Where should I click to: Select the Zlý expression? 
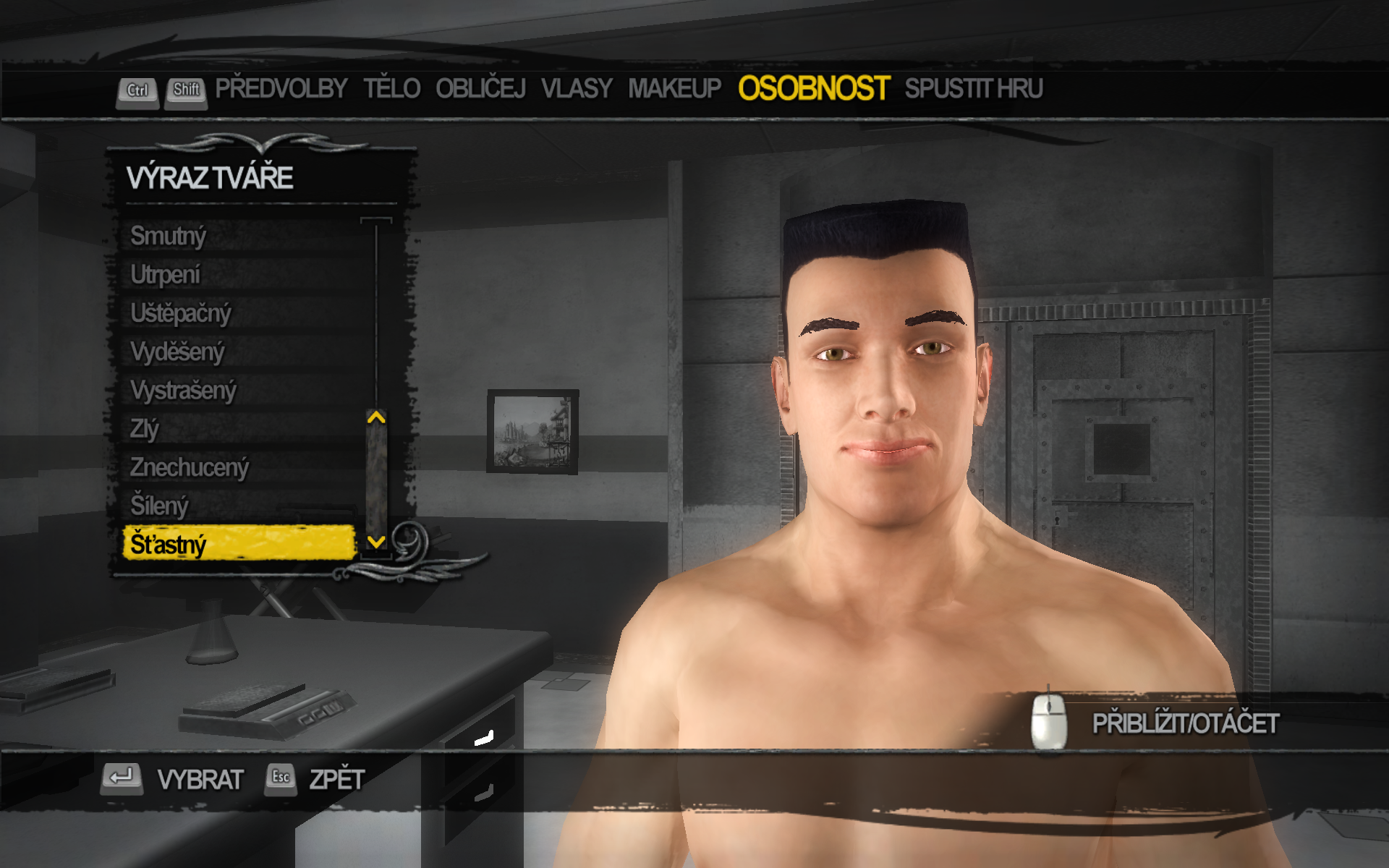145,429
